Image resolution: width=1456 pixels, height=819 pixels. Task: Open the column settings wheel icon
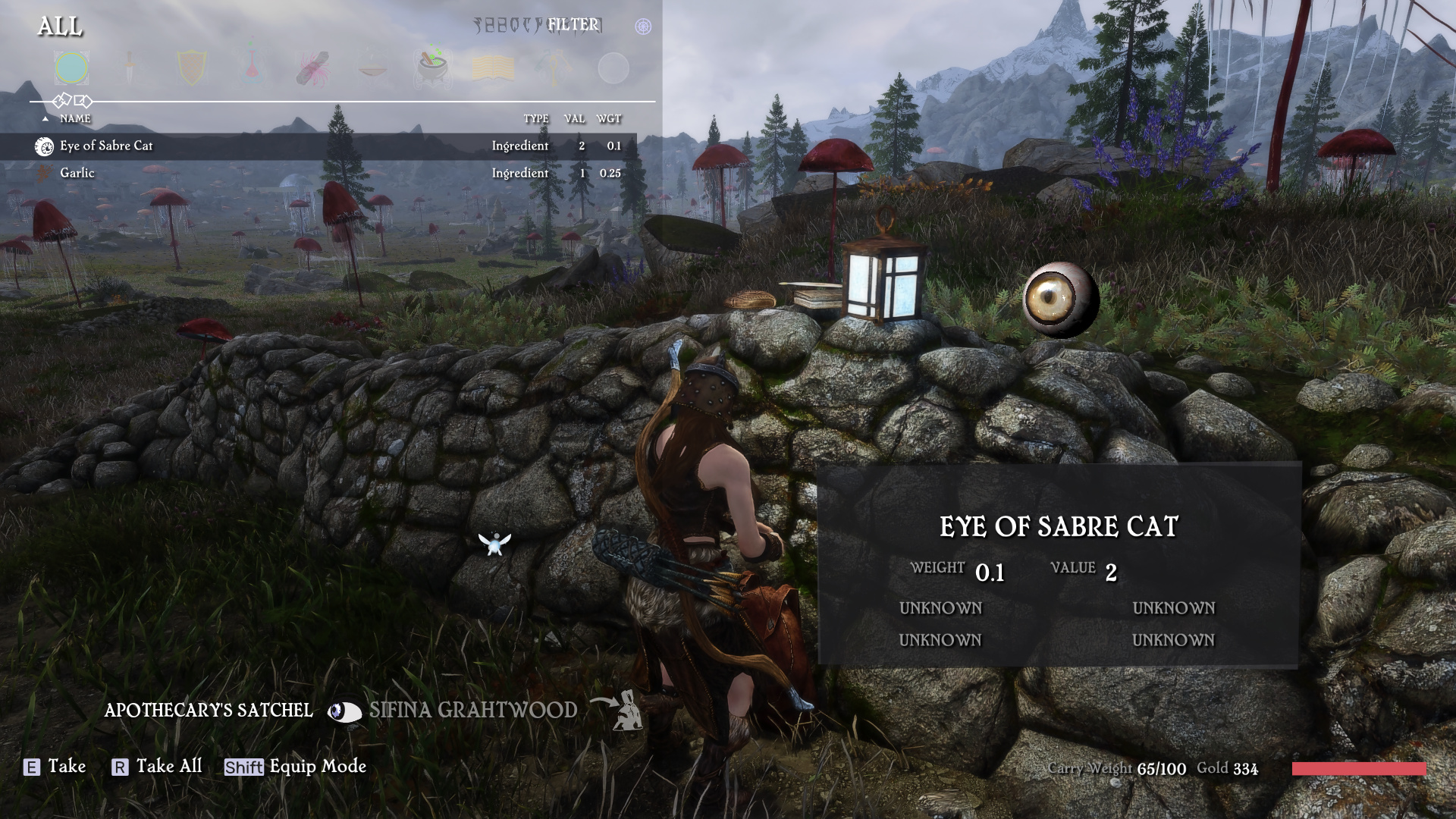click(x=643, y=27)
